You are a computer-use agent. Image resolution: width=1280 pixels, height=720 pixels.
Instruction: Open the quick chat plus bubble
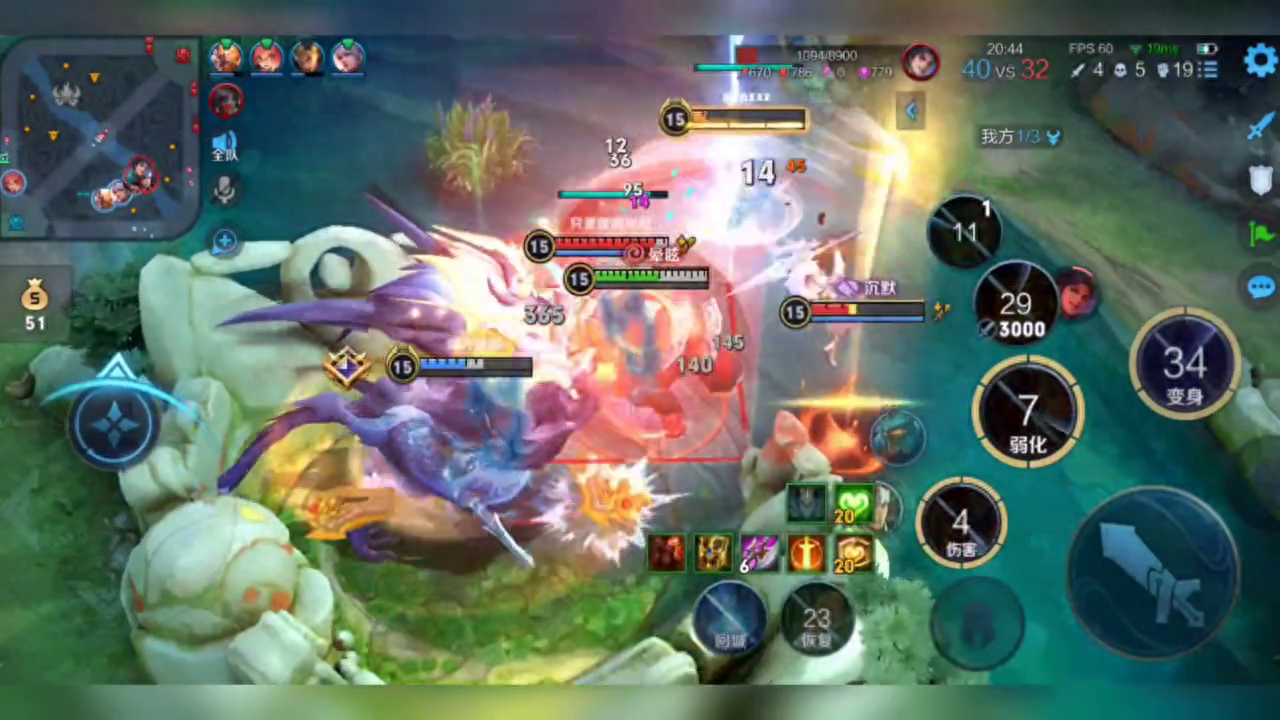[225, 241]
